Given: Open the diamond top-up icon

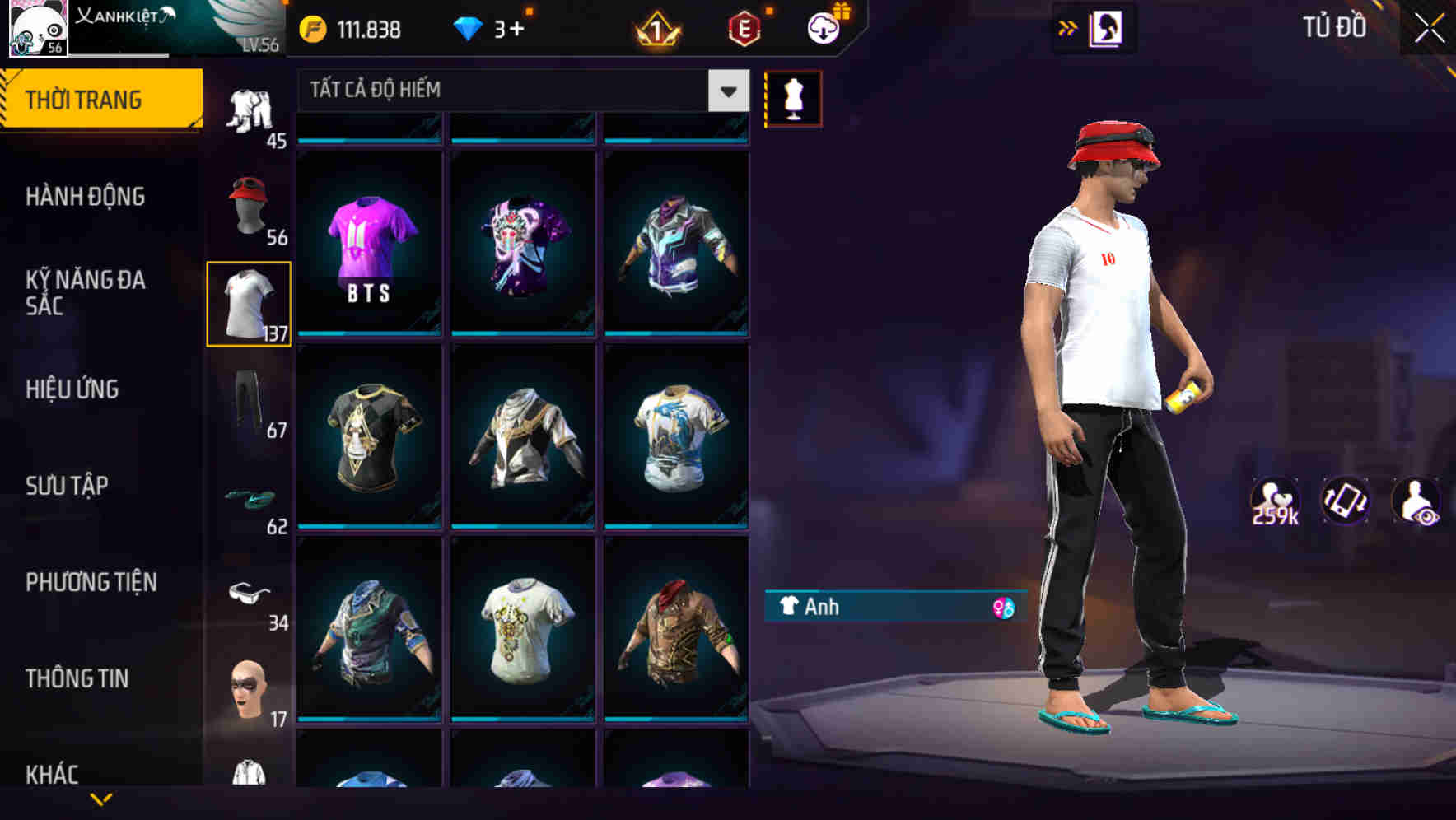Looking at the screenshot, I should click(x=469, y=29).
